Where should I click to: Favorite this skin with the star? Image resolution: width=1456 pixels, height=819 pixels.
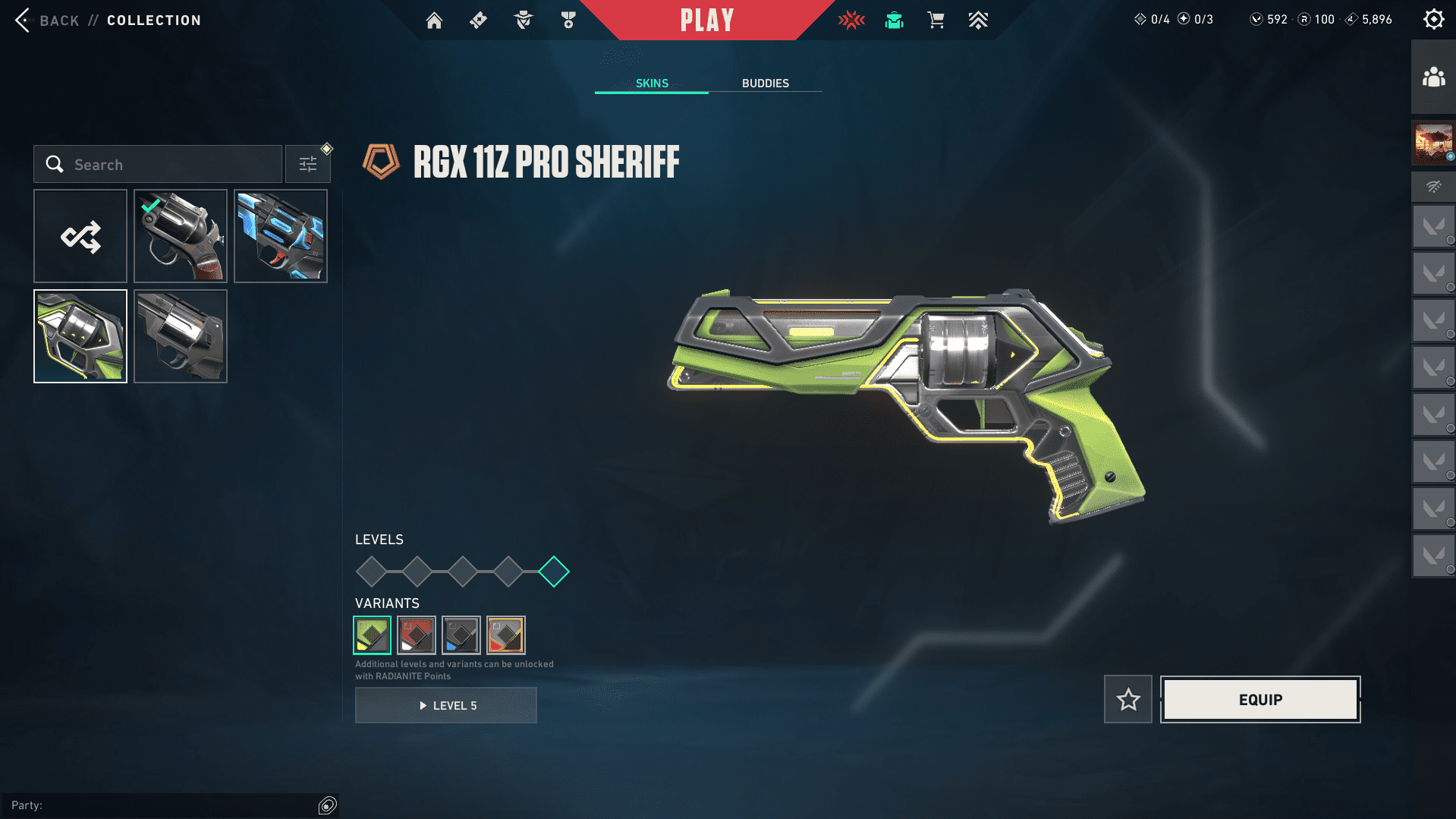pyautogui.click(x=1128, y=700)
